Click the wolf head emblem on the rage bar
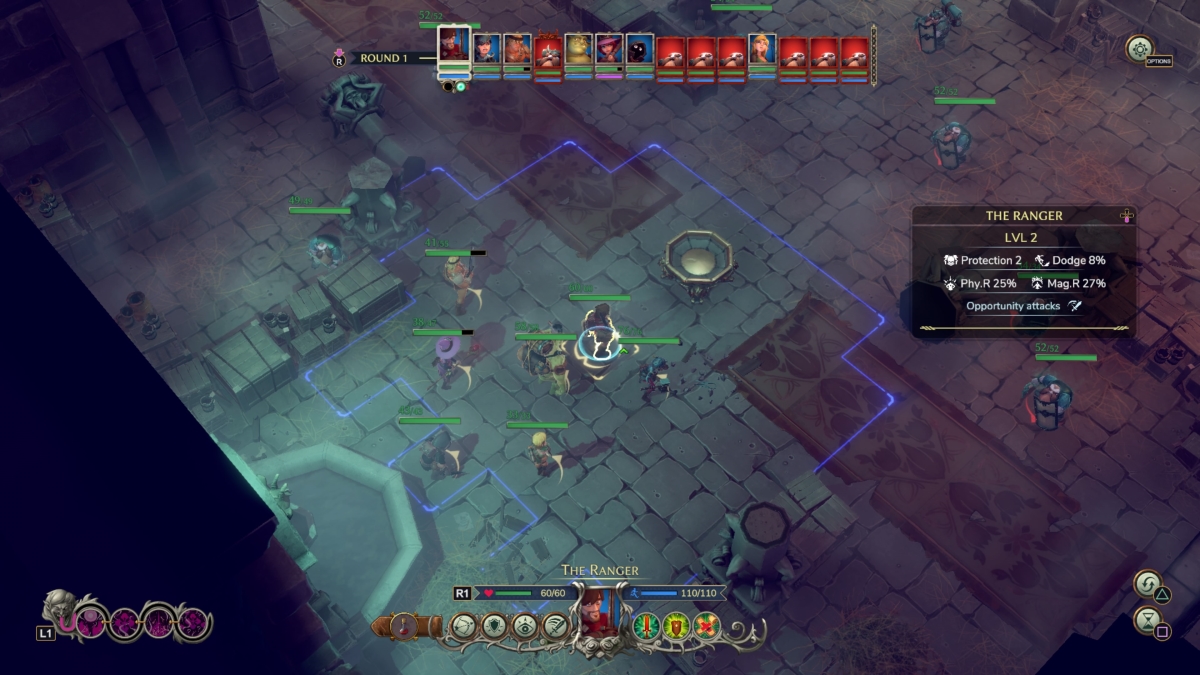Viewport: 1200px width, 675px height. [x=62, y=610]
